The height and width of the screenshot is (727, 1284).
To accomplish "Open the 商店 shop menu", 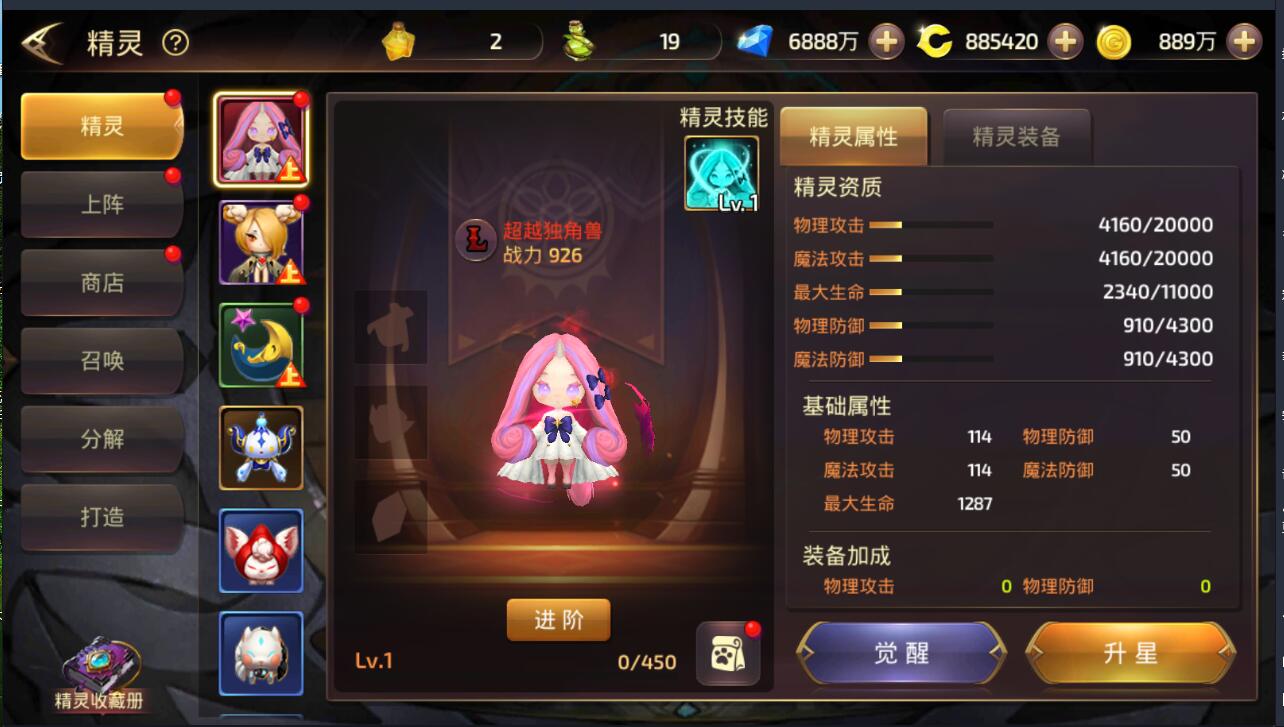I will click(x=101, y=283).
